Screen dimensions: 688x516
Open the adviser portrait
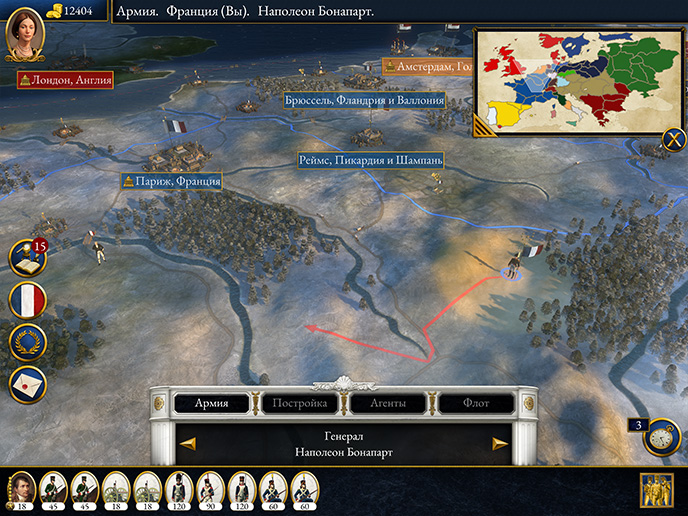pyautogui.click(x=25, y=36)
